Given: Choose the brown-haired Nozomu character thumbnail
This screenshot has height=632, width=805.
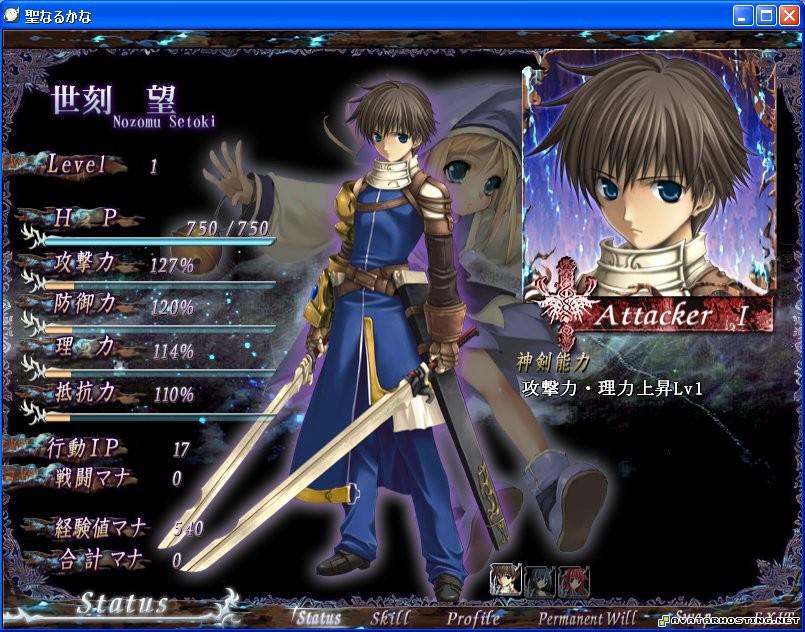Looking at the screenshot, I should [506, 581].
